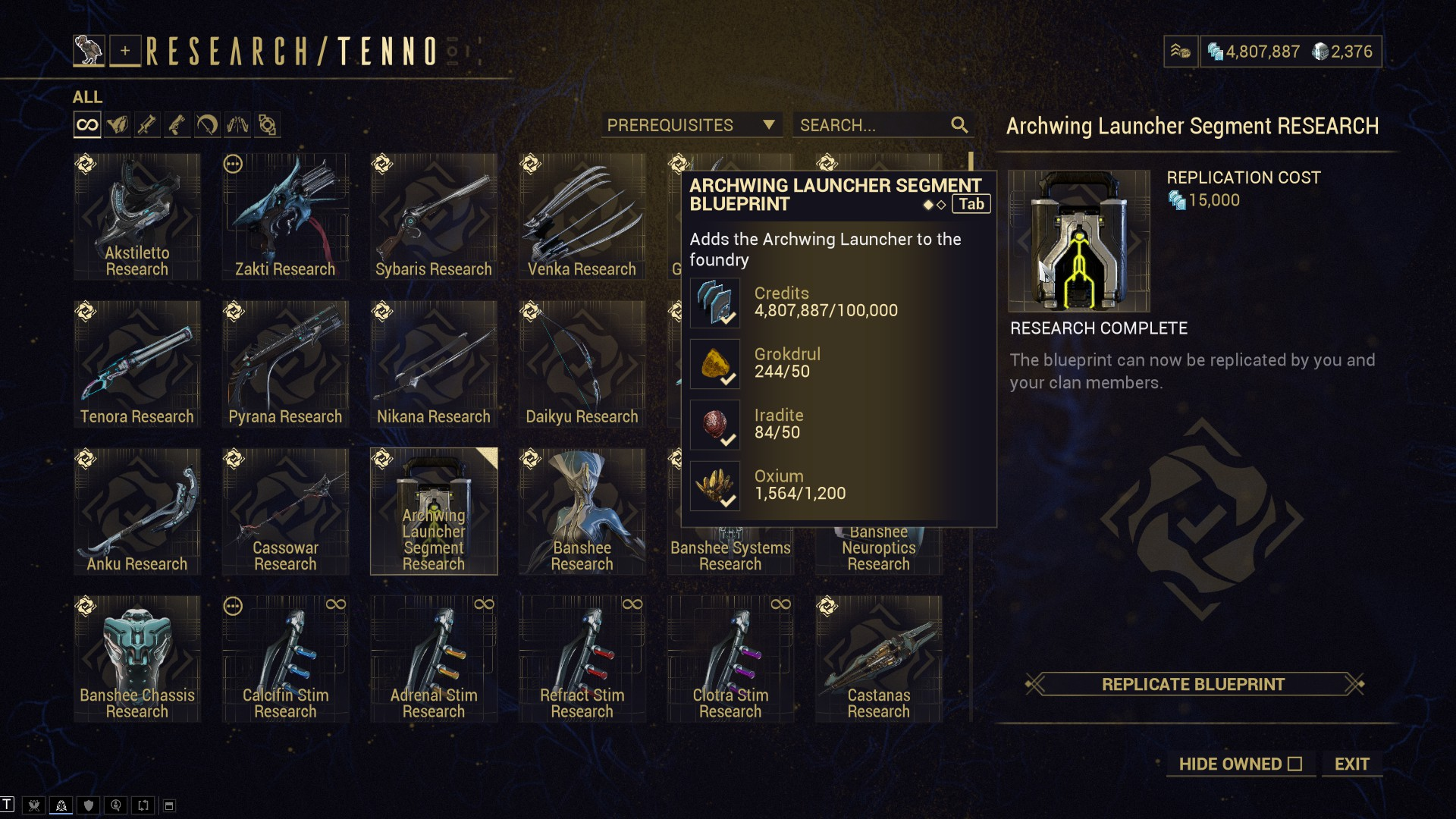Viewport: 1456px width, 819px height.
Task: Open the Prerequisites sort dropdown
Action: [x=691, y=125]
